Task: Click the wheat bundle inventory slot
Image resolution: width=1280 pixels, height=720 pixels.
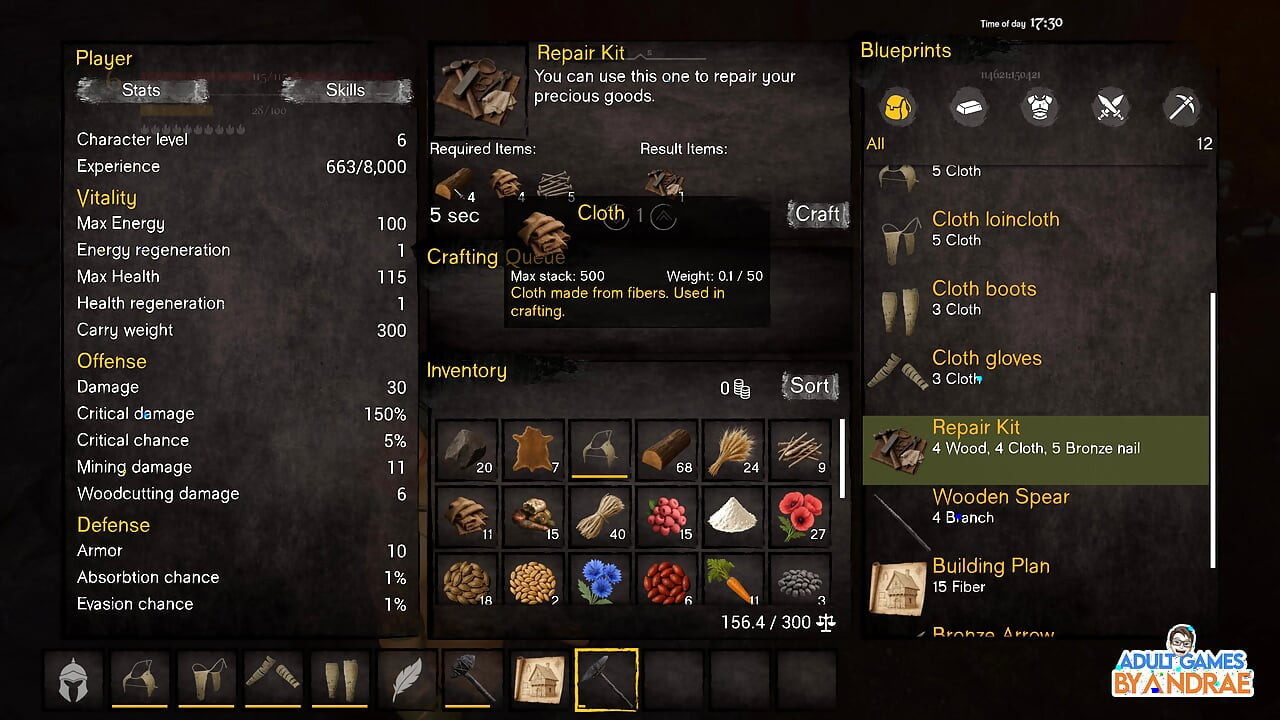Action: [x=733, y=449]
